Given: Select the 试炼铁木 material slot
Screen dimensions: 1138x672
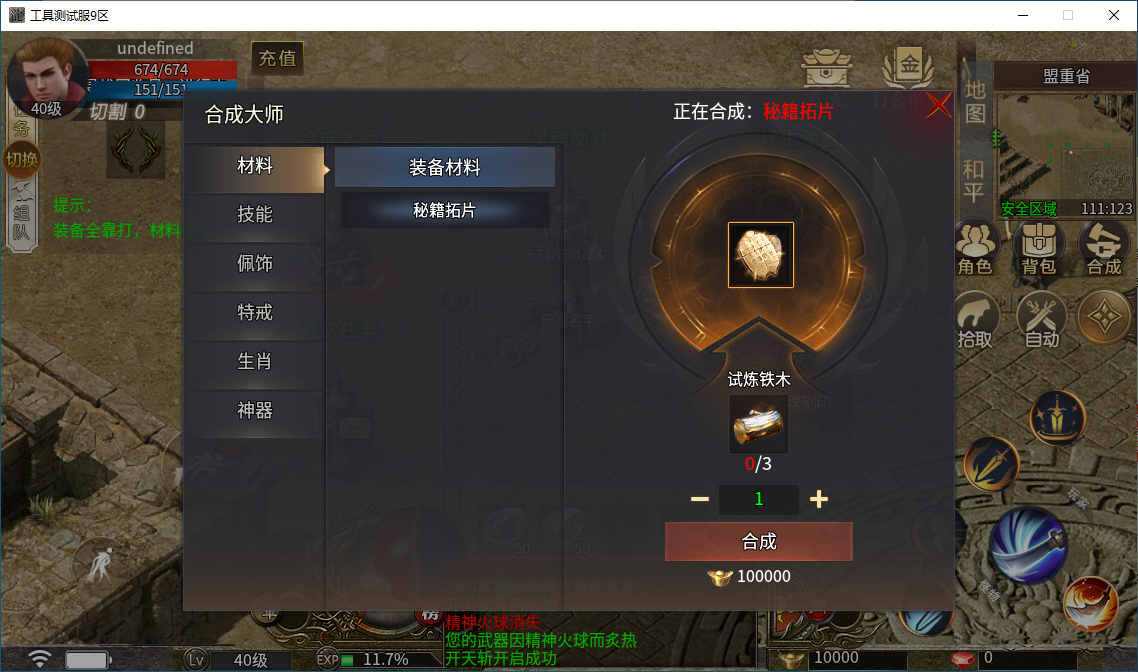Looking at the screenshot, I should 758,425.
